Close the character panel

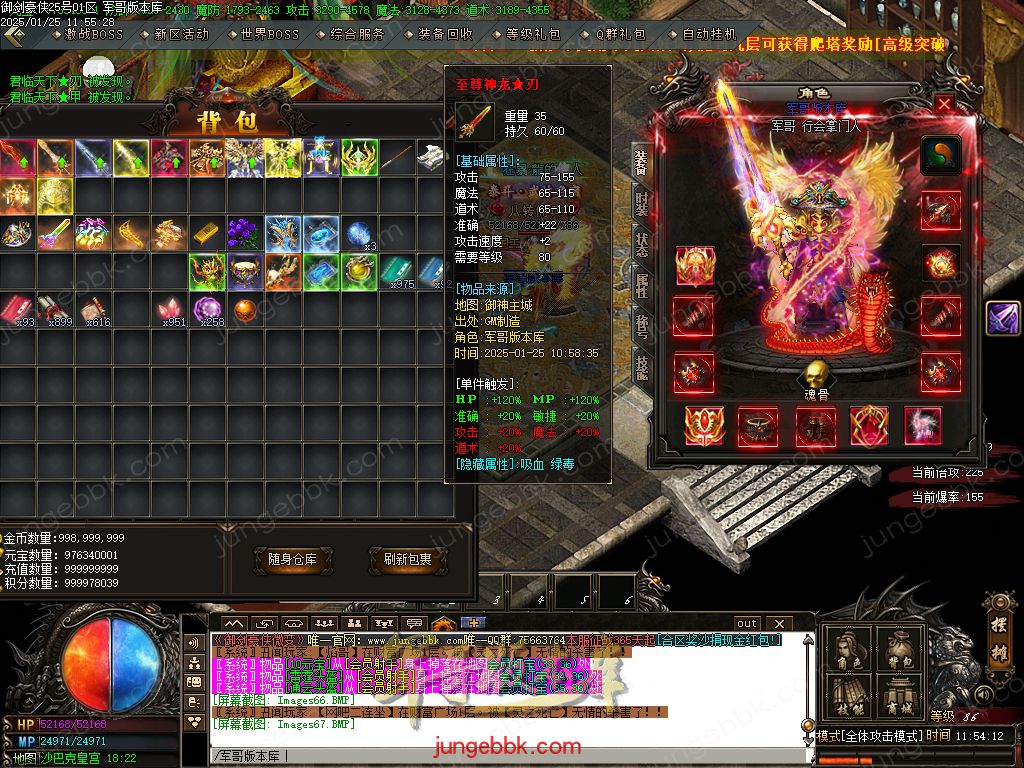[944, 103]
